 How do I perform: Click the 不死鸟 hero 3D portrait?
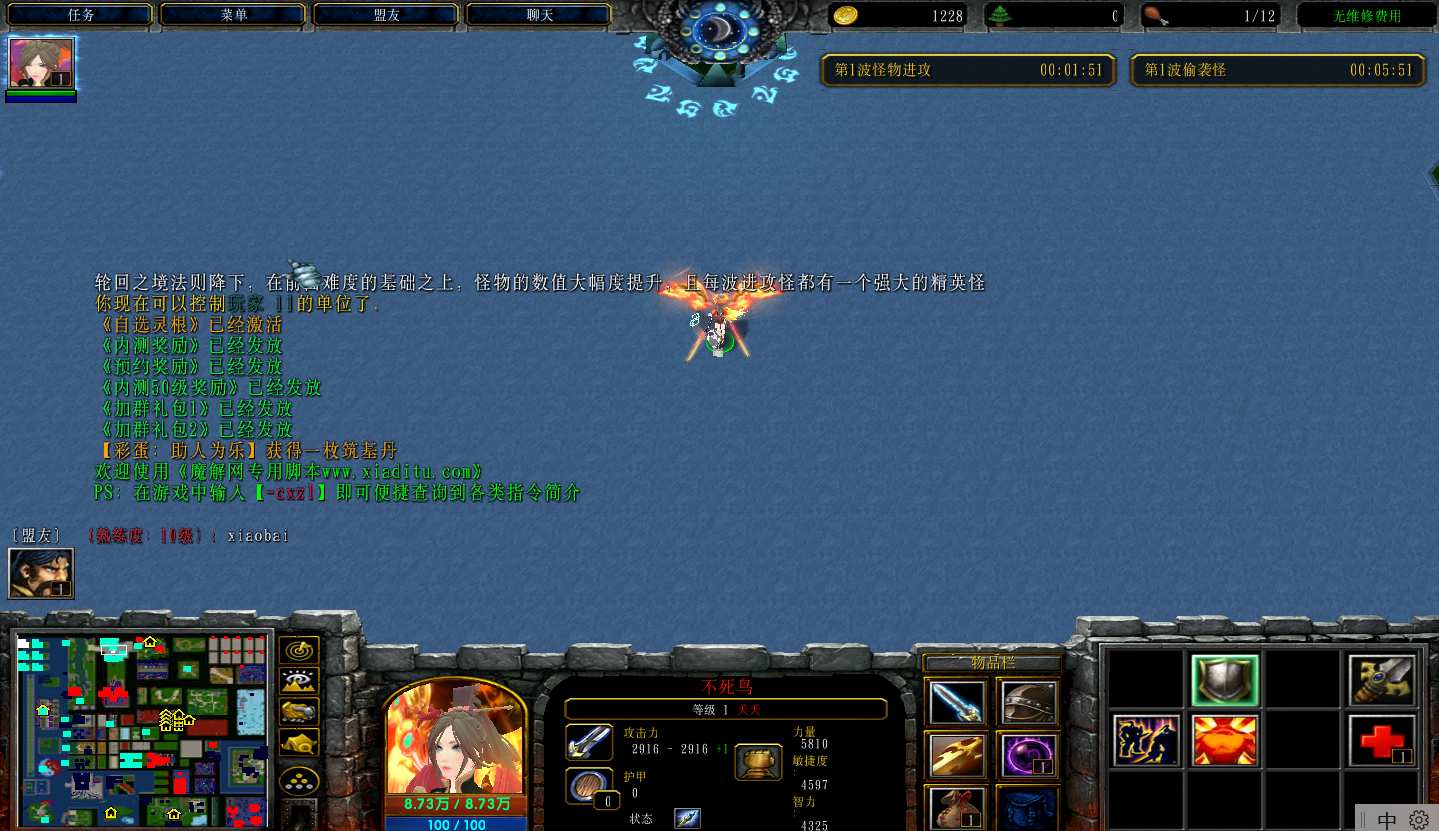click(455, 738)
